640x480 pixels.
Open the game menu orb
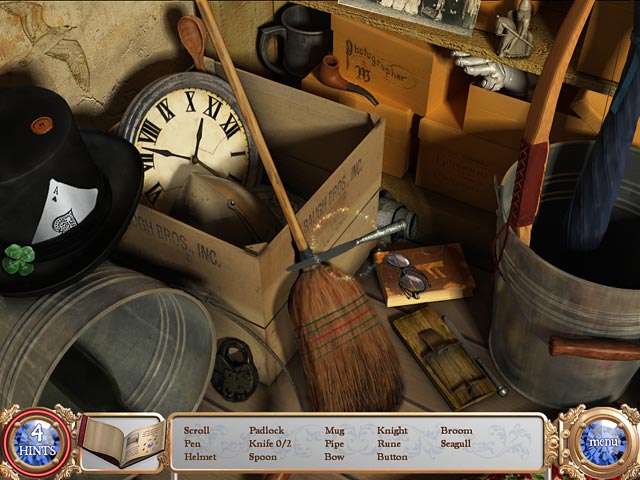[603, 440]
